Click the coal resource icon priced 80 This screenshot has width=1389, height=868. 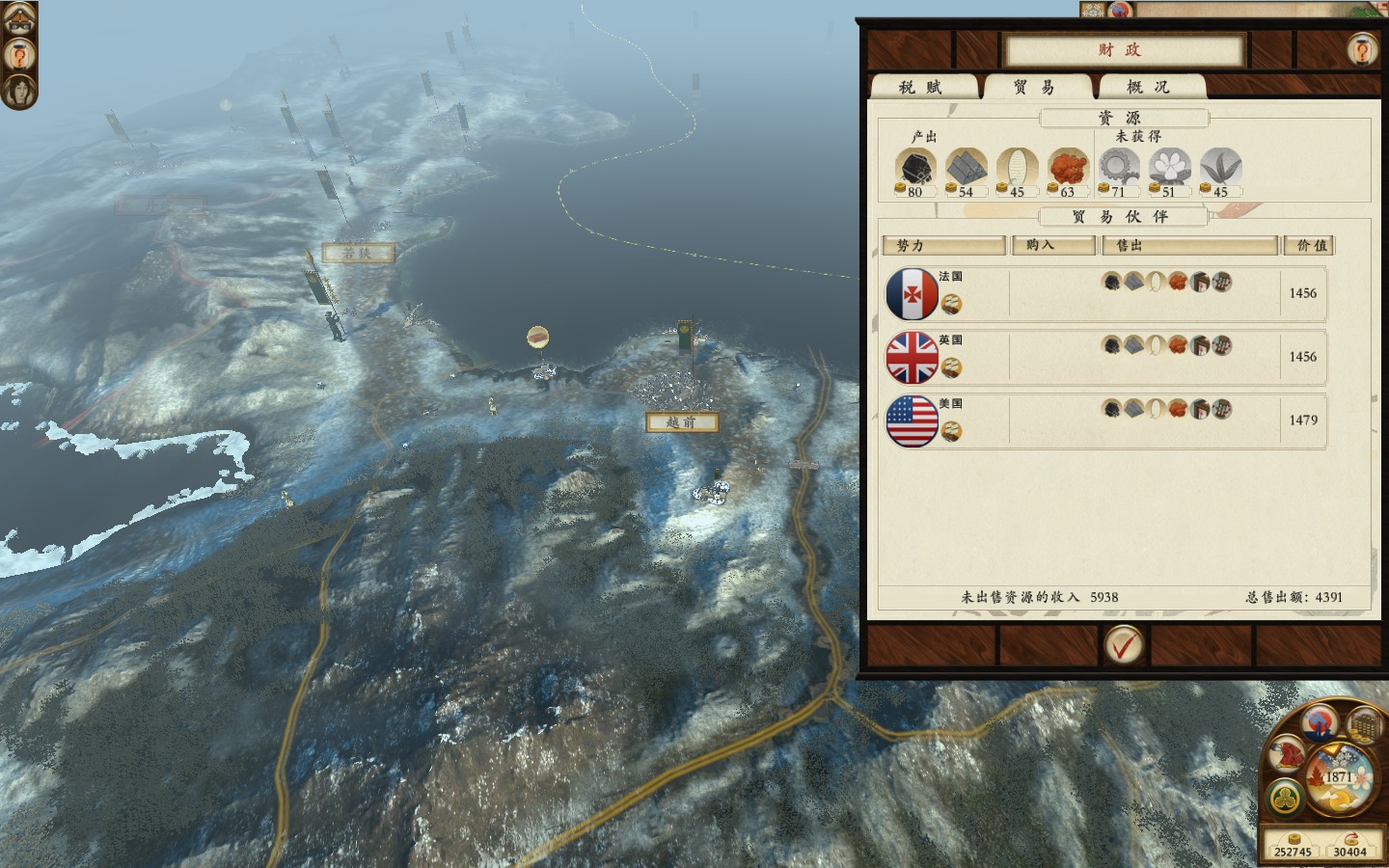tap(914, 168)
